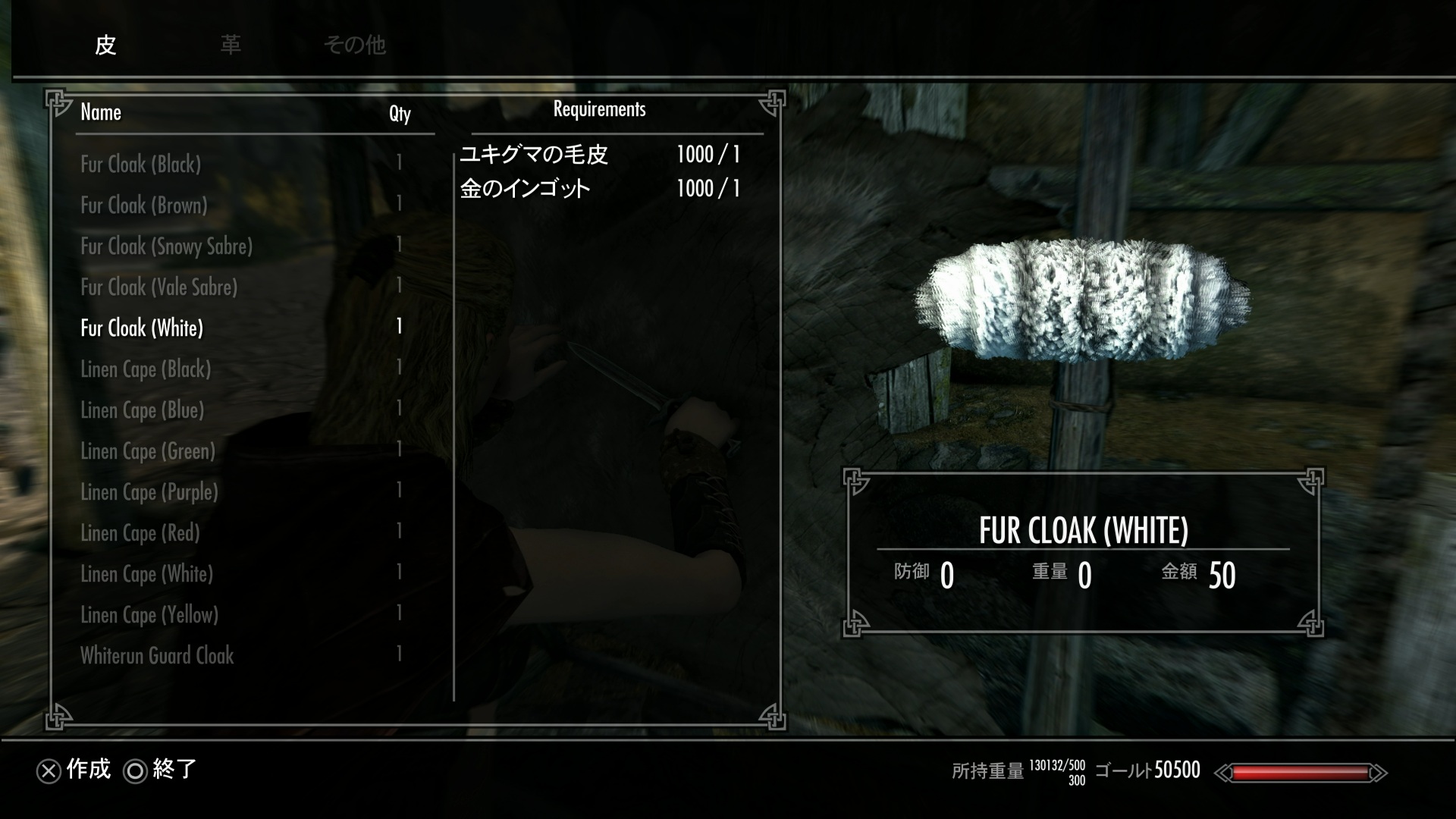The width and height of the screenshot is (1456, 819).
Task: Select the Whiterun Guard Cloak recipe
Action: (157, 656)
